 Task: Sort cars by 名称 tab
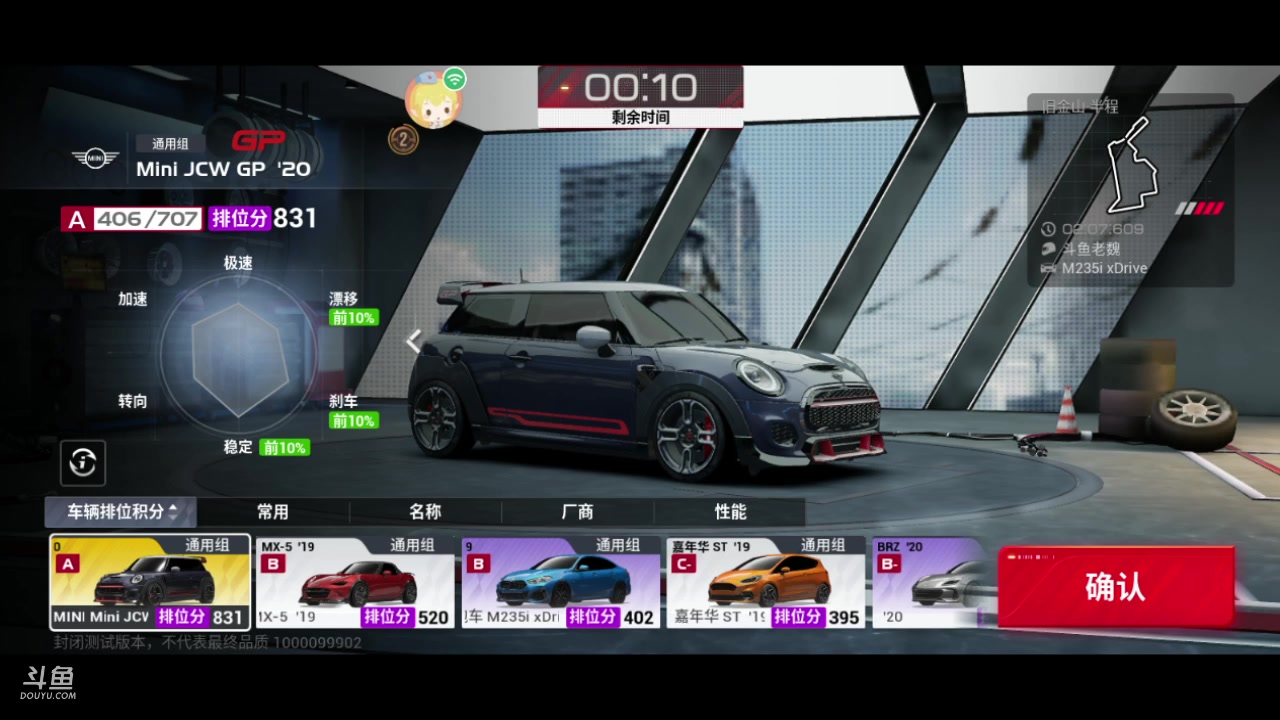click(425, 512)
